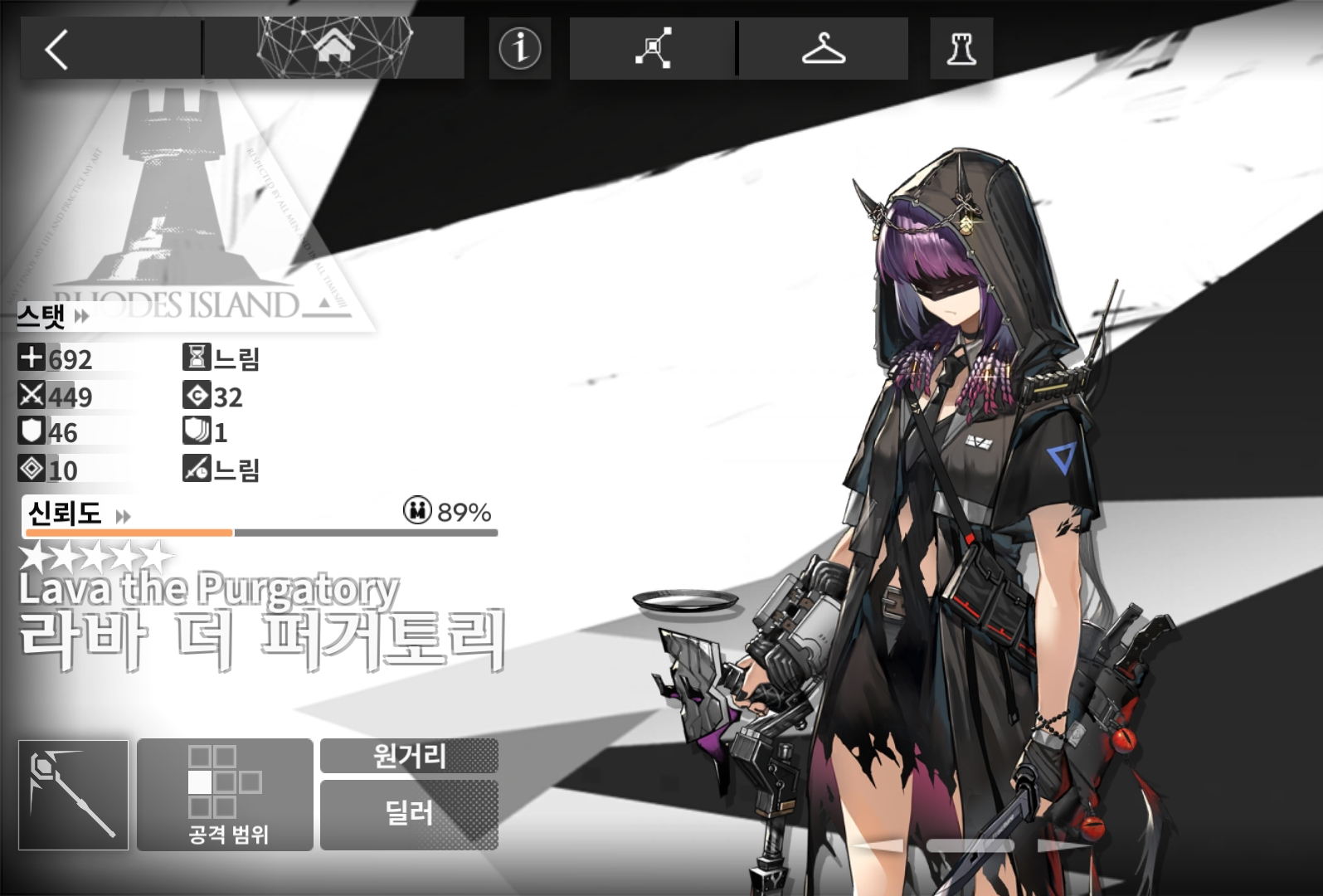Expand the 스탯 stats section

(53, 316)
